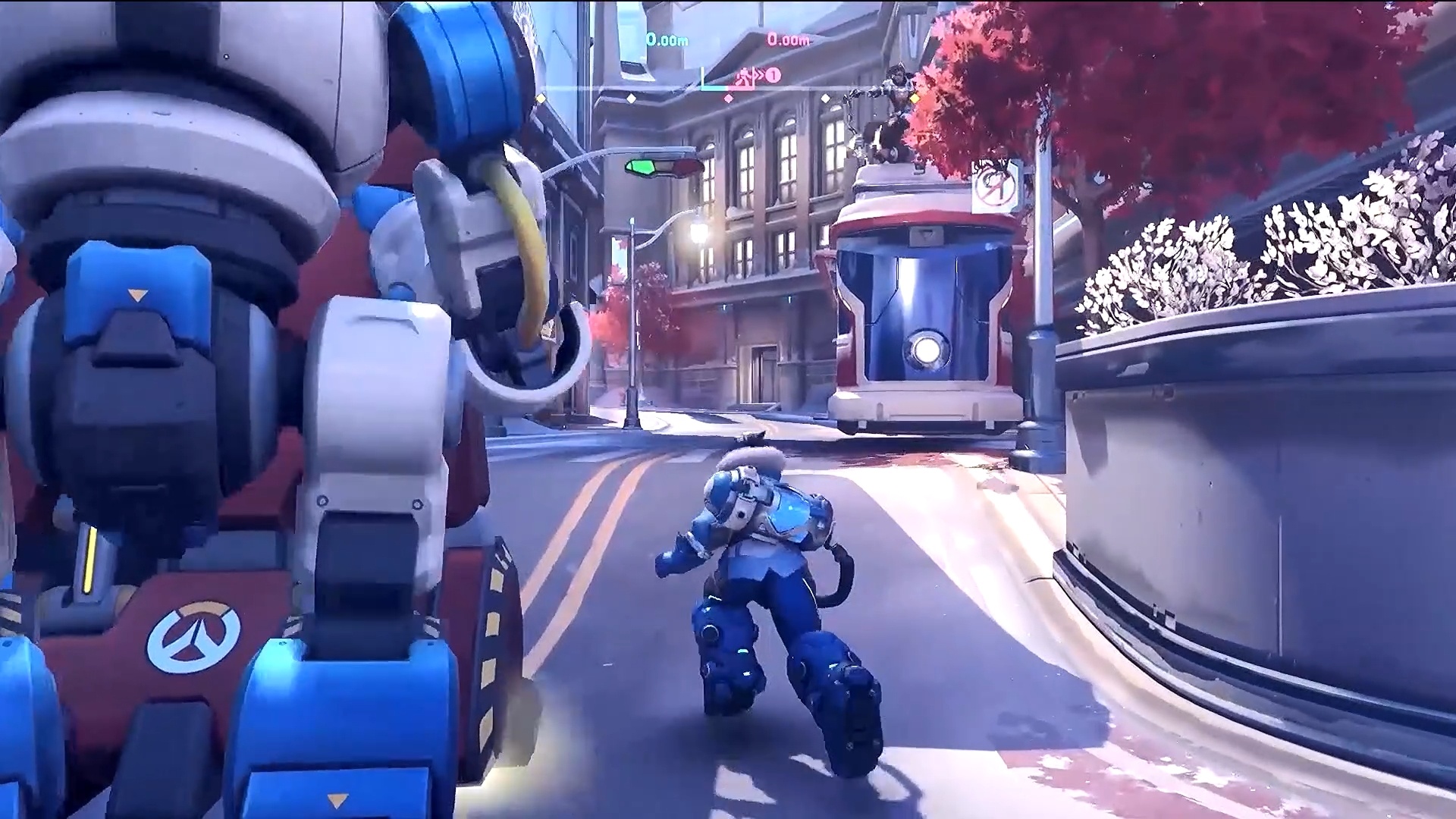This screenshot has width=1456, height=819.
Task: Click the pink payload escort icon
Action: tap(744, 75)
